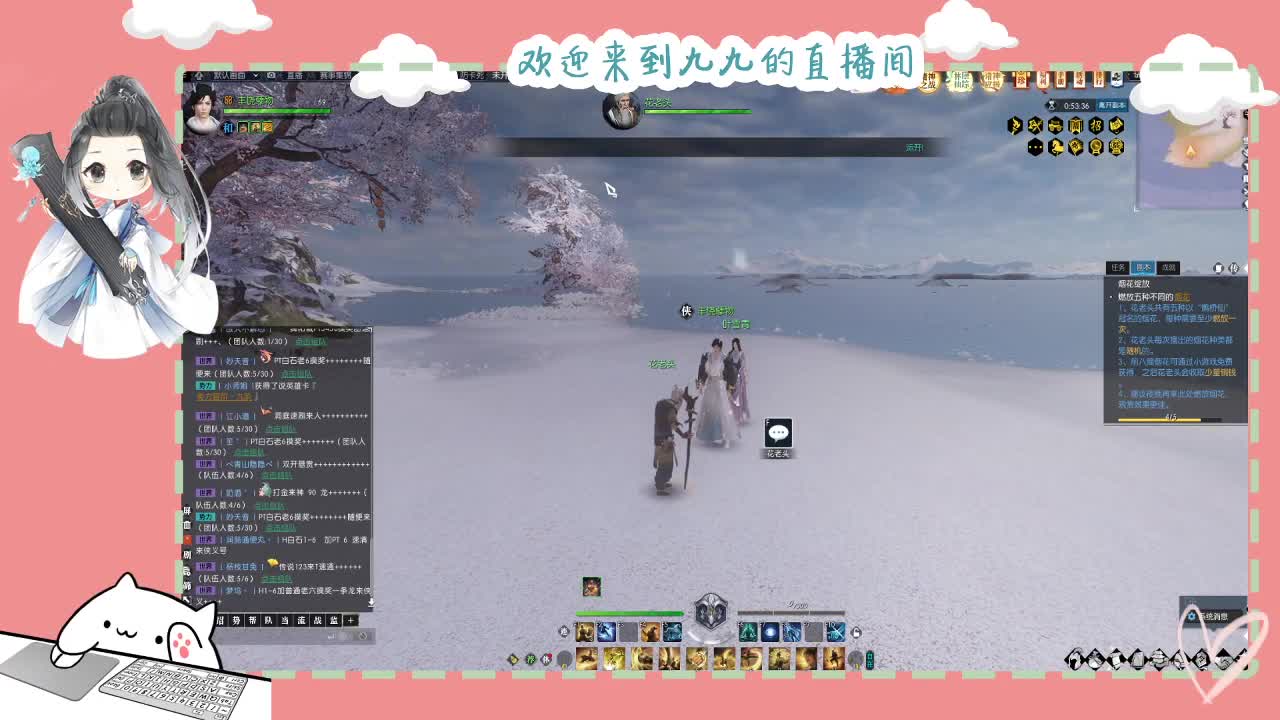Select the 招募 (recruit) hexagon icon

click(x=1096, y=125)
